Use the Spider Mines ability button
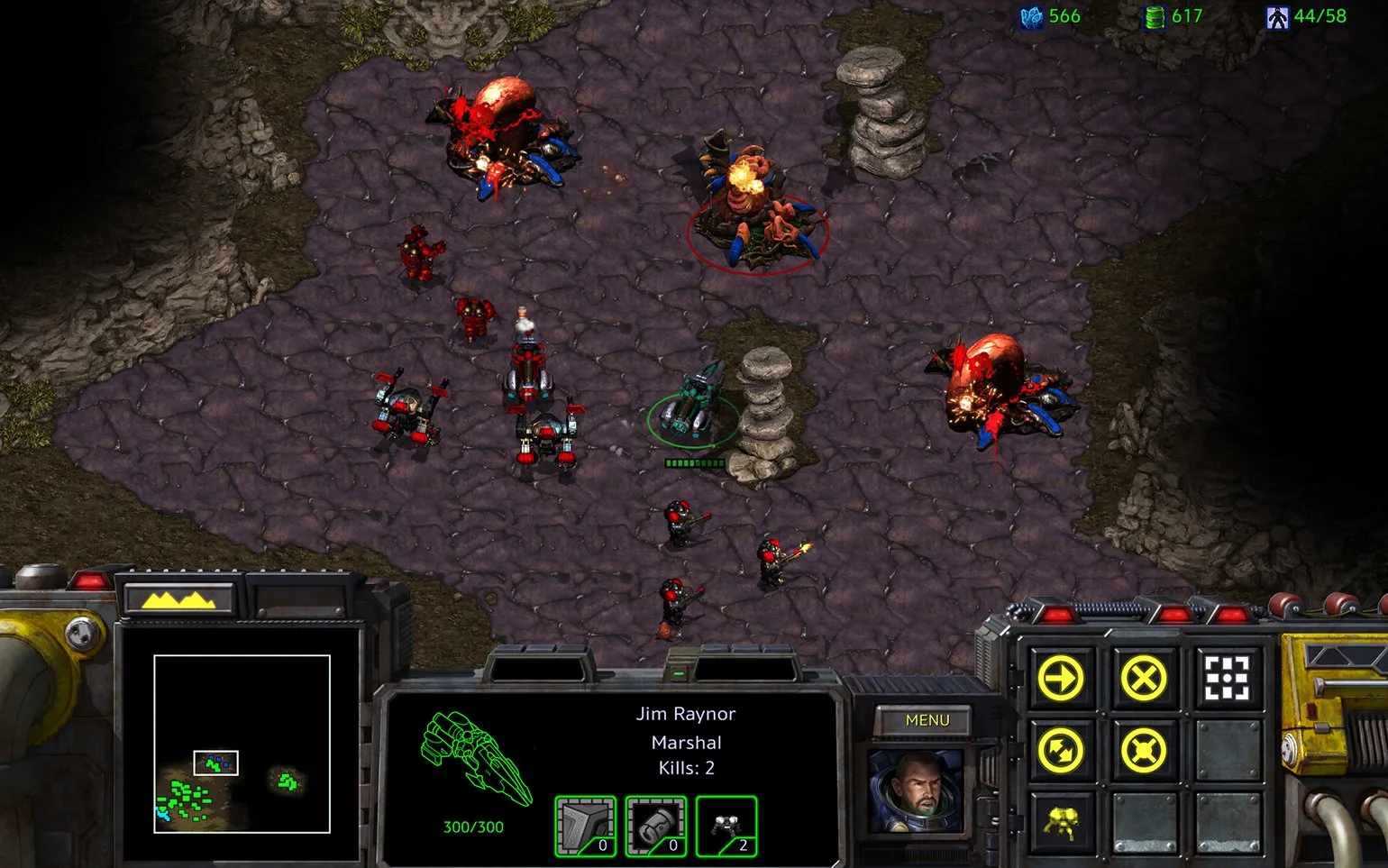 pos(1061,822)
